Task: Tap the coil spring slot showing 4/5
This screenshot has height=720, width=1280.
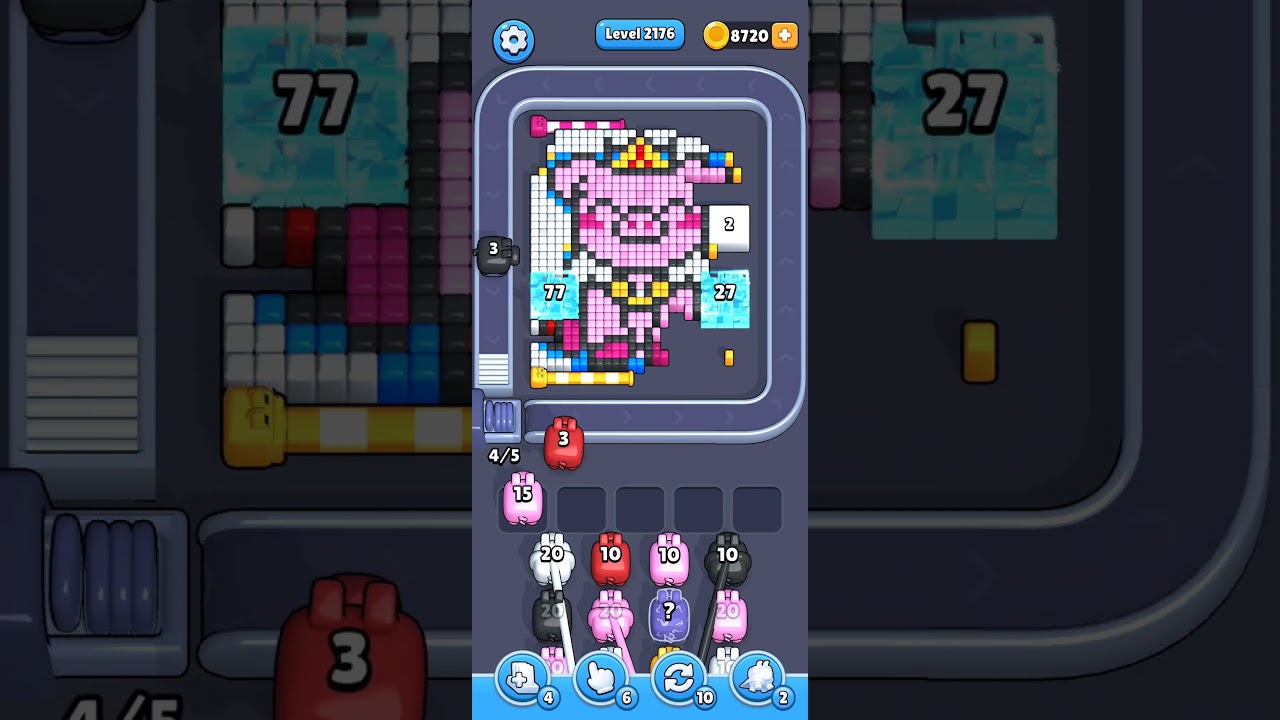Action: 501,422
